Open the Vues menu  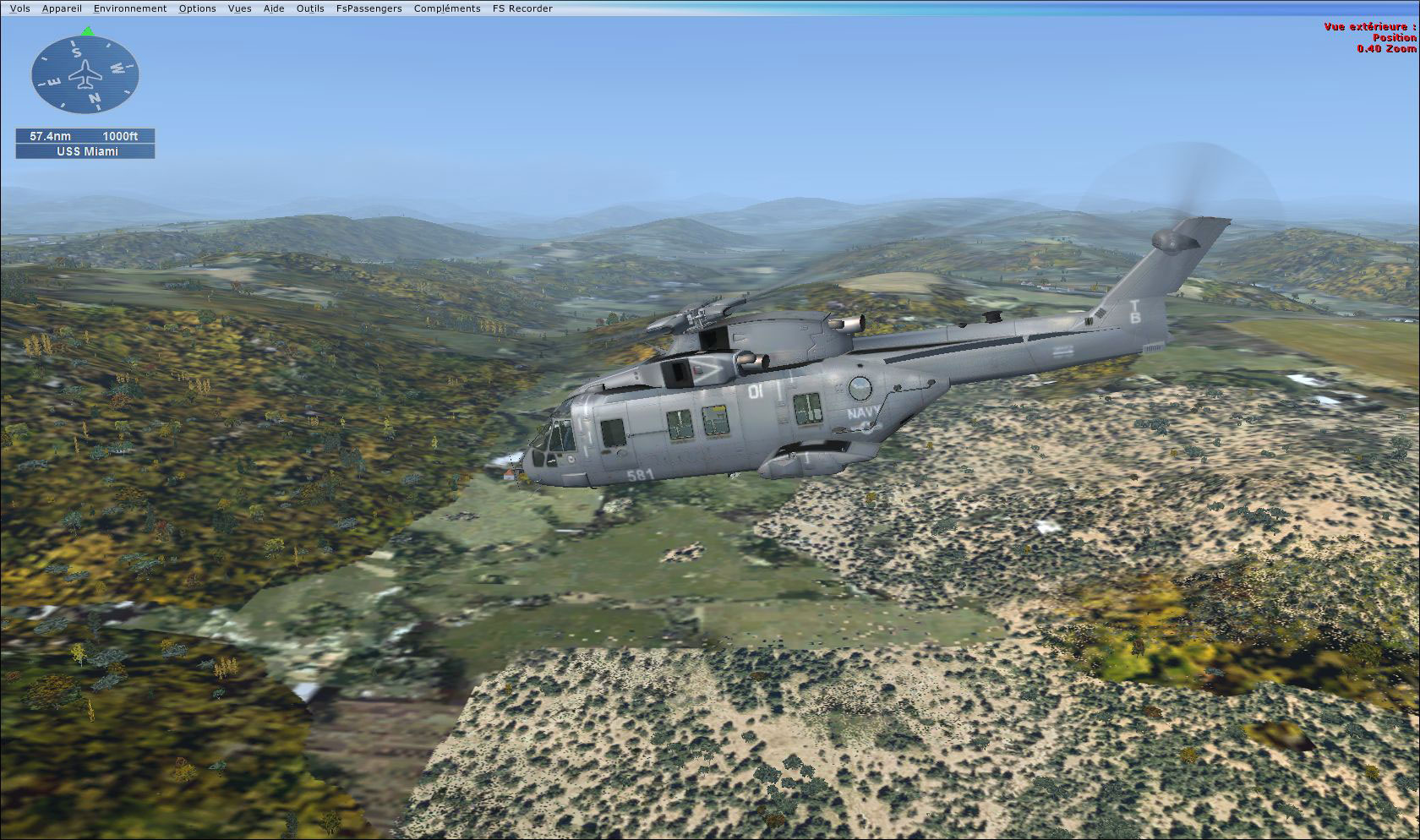(240, 8)
